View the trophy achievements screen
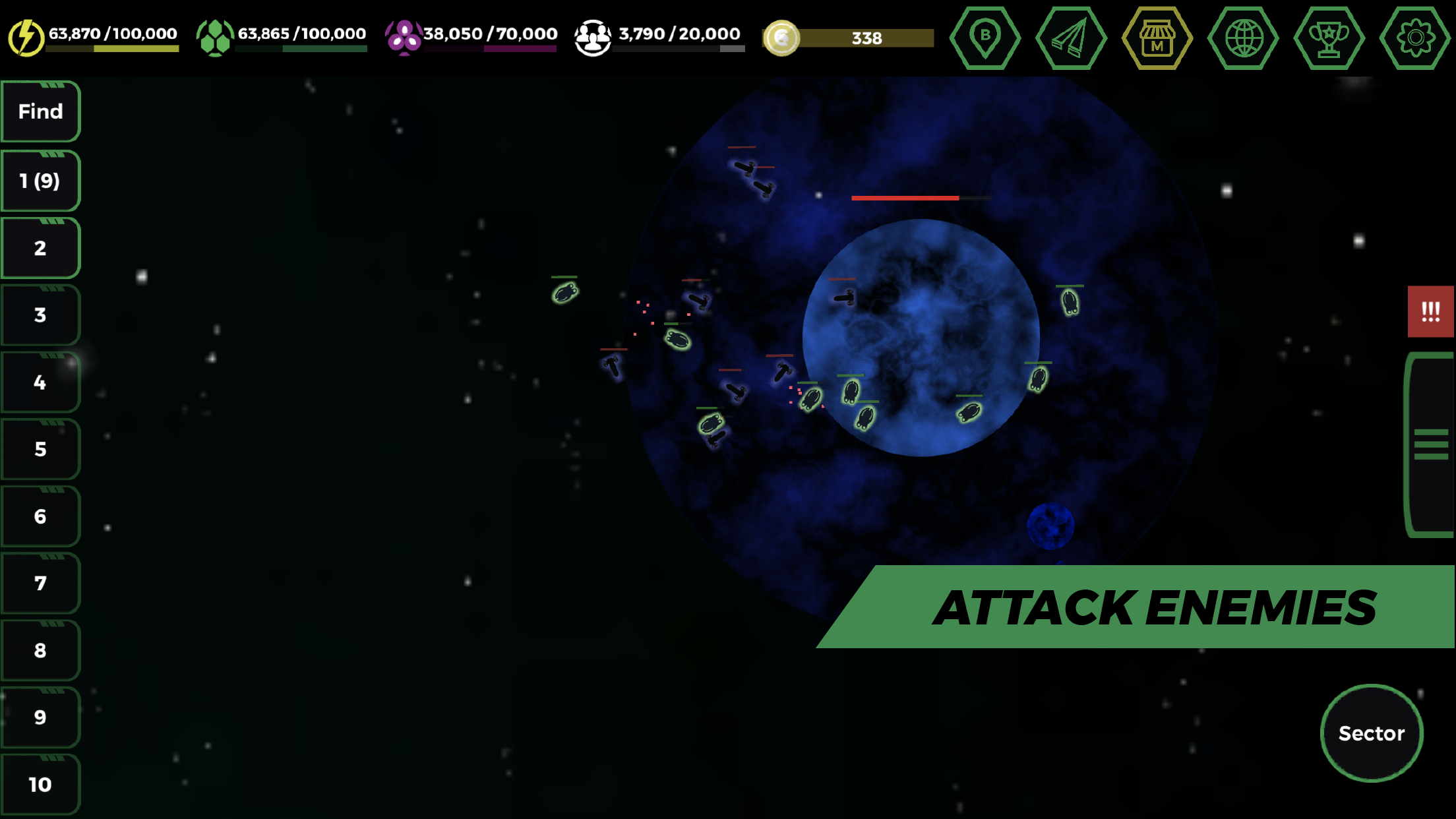The width and height of the screenshot is (1456, 819). (x=1331, y=38)
